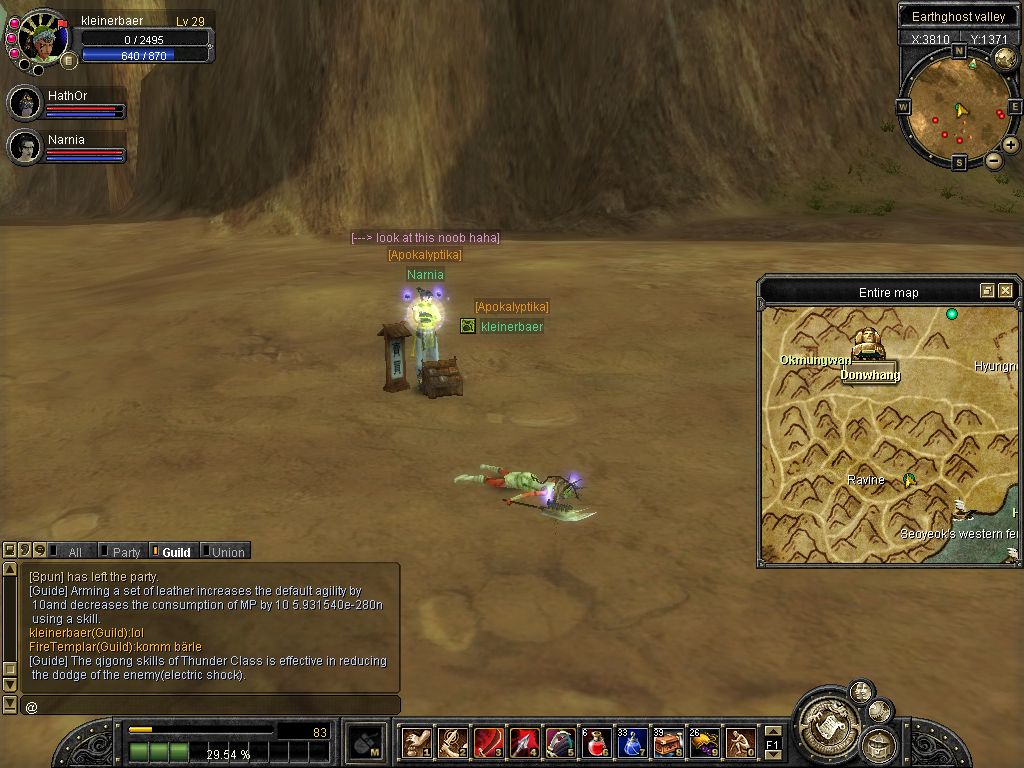Zoom out the minimap with minus button

pos(994,160)
